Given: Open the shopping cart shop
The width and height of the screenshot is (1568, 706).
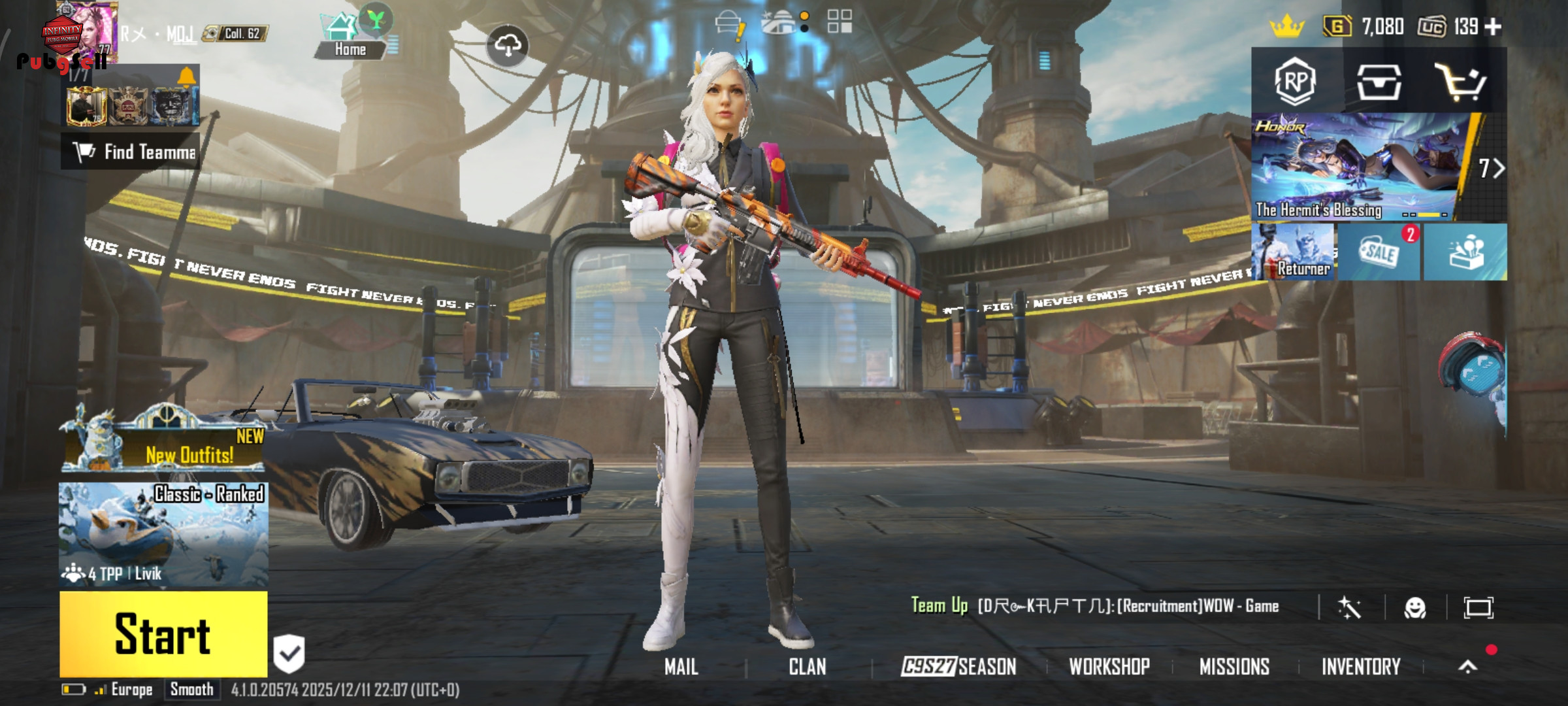Looking at the screenshot, I should tap(1461, 82).
